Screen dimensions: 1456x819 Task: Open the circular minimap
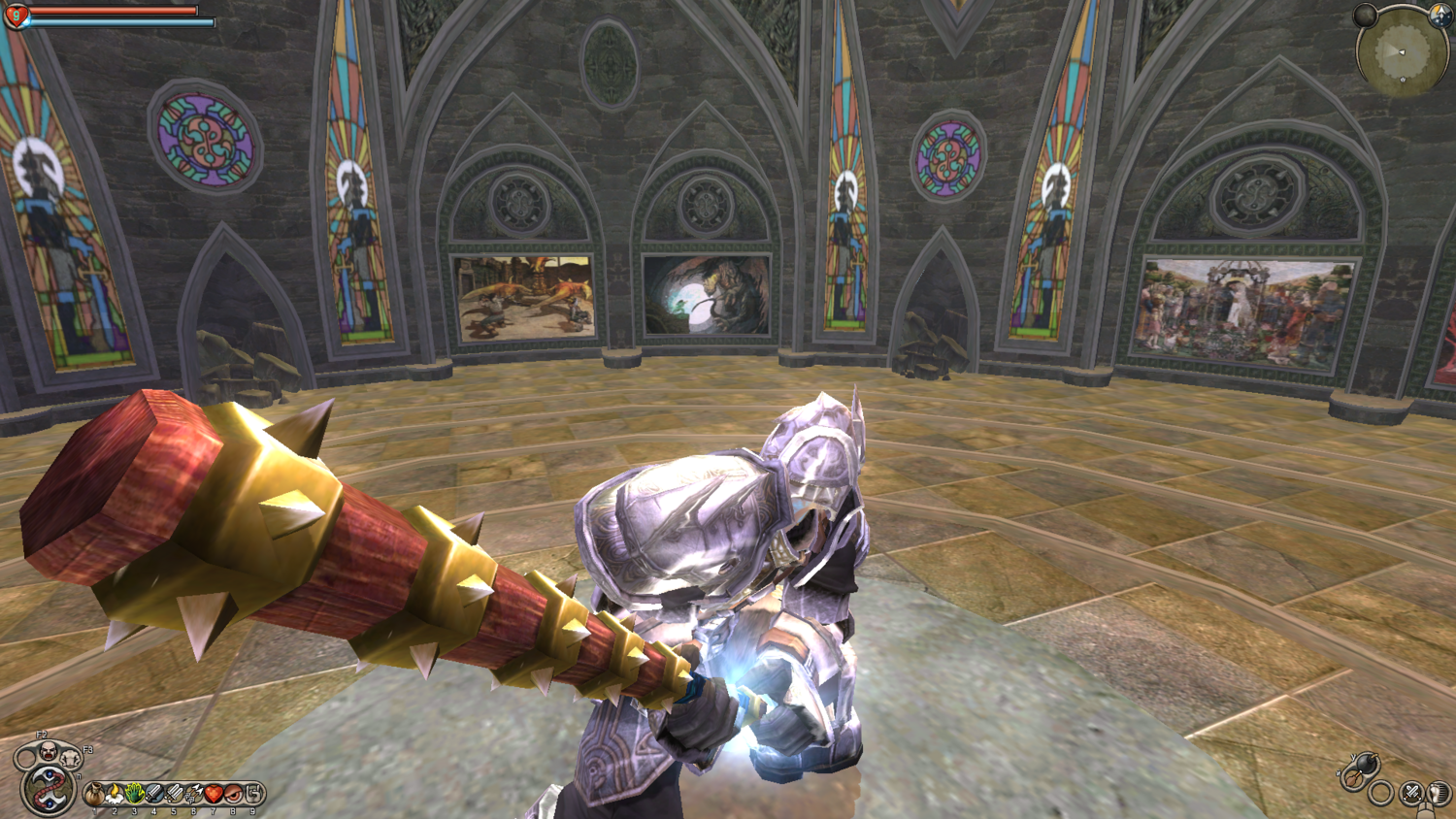1402,50
